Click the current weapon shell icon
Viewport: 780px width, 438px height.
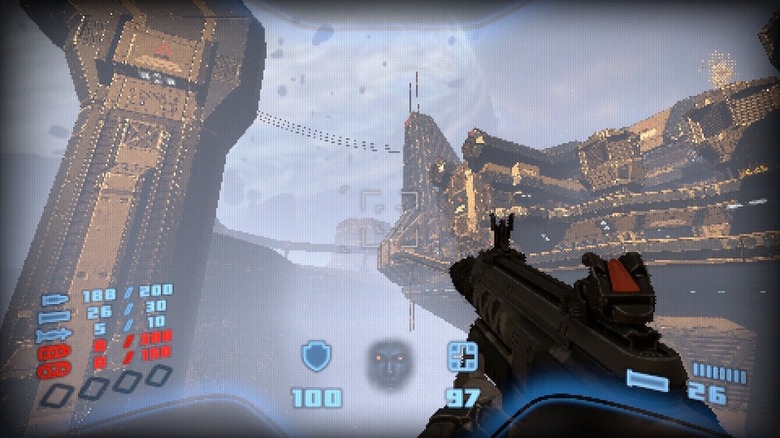[x=647, y=380]
